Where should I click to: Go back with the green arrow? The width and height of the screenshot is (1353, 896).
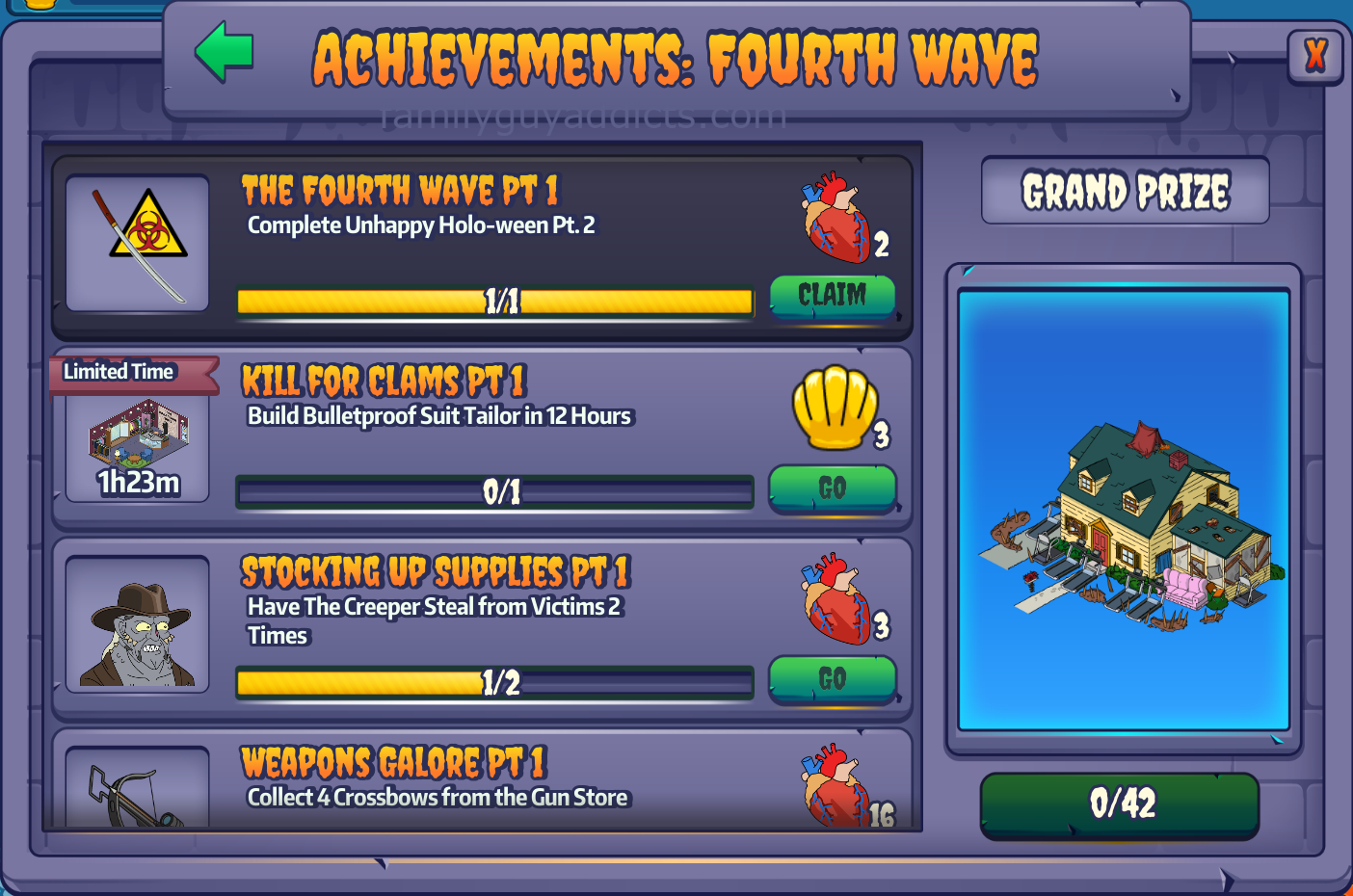(225, 52)
